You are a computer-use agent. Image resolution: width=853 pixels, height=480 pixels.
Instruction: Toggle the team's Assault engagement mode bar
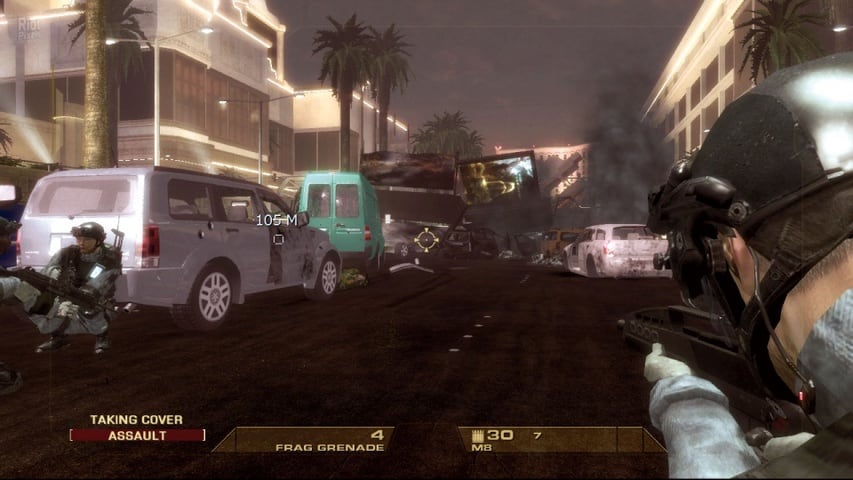click(x=138, y=435)
